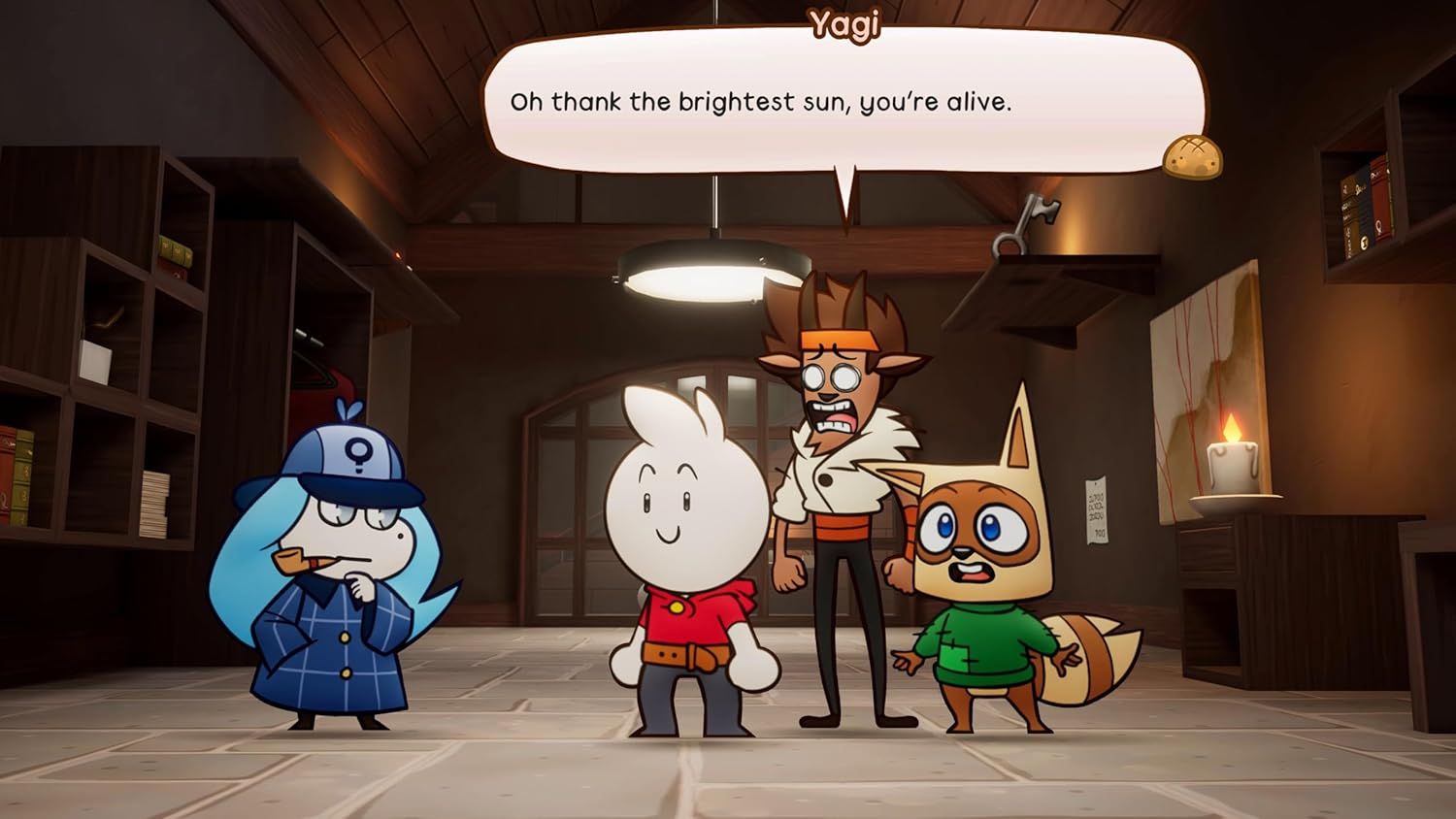Click the Yagi name label above the bubble

(843, 24)
